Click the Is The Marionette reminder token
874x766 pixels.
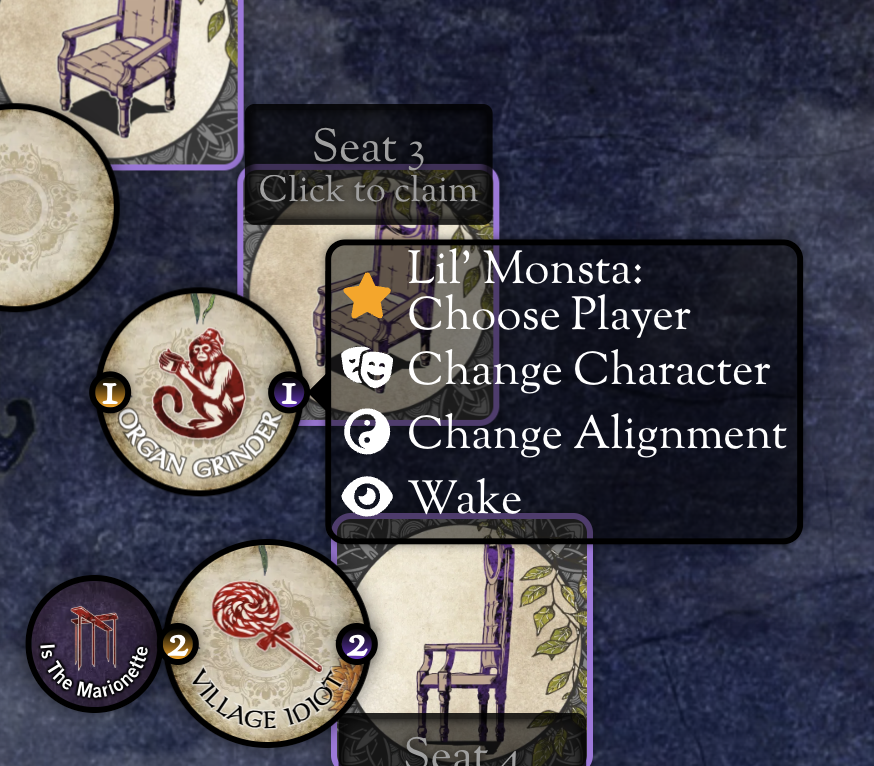pyautogui.click(x=93, y=645)
